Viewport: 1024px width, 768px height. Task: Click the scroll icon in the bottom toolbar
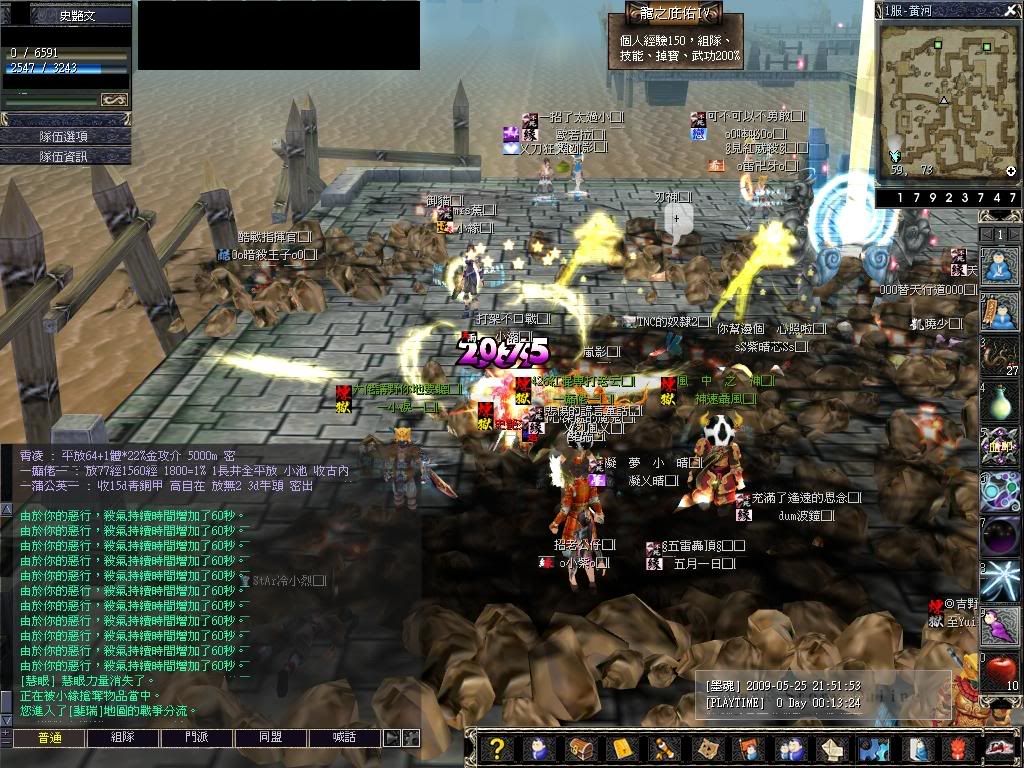tap(661, 749)
